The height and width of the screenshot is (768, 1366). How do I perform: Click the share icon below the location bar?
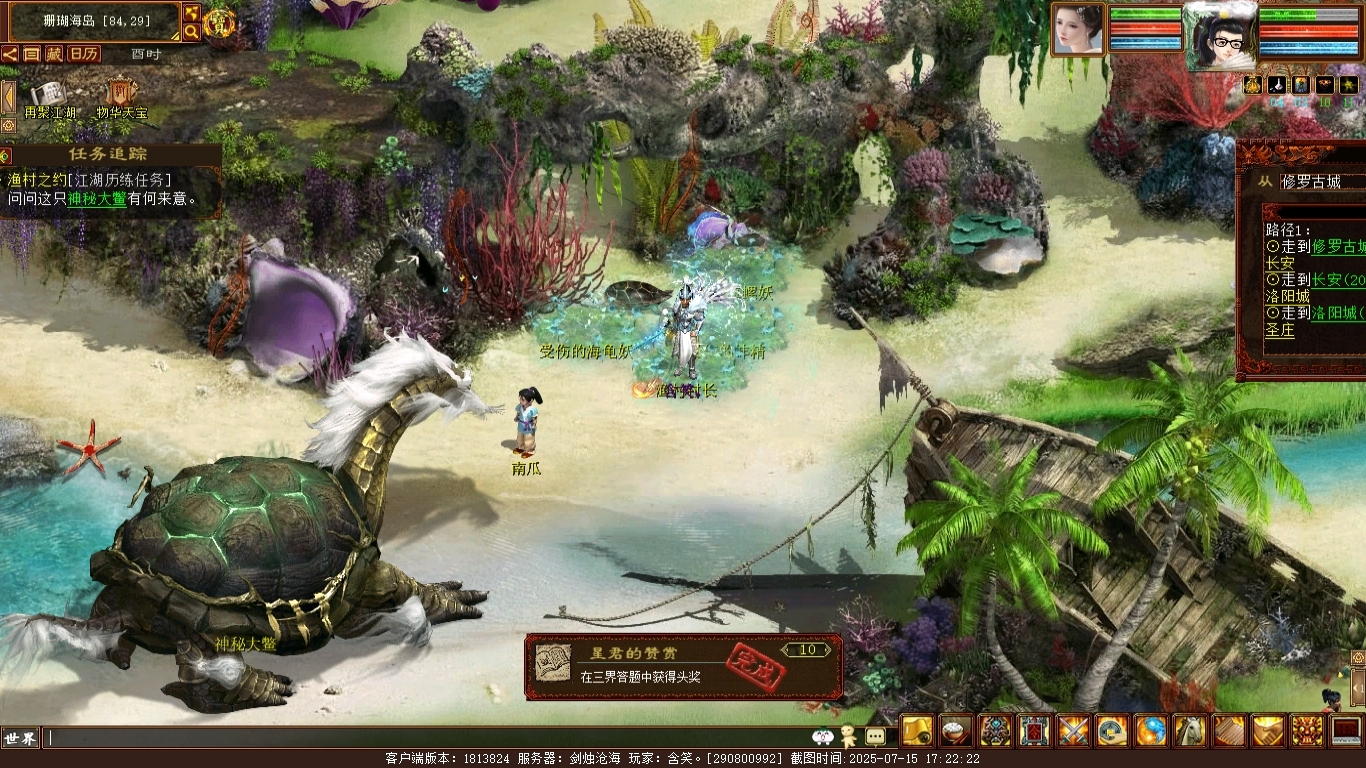10,54
